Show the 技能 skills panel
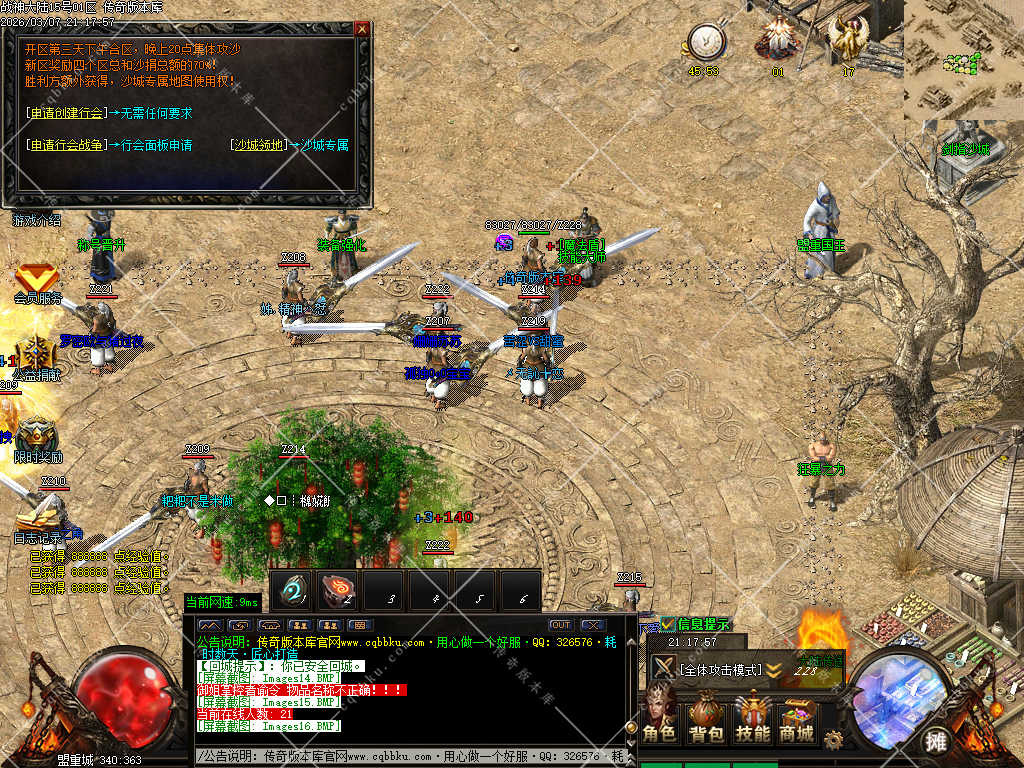1024x768 pixels. [752, 717]
